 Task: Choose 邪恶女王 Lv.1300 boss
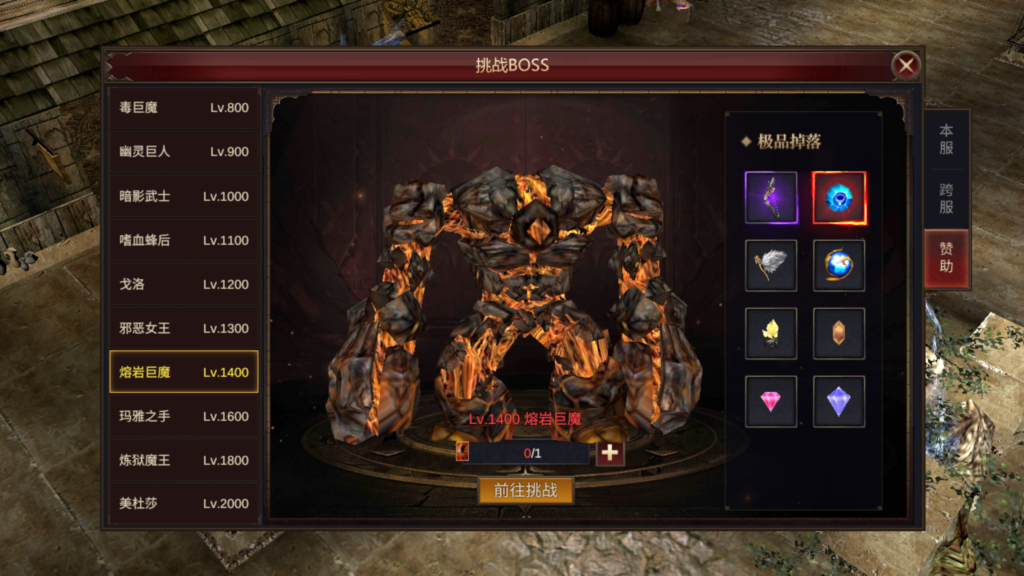(183, 328)
